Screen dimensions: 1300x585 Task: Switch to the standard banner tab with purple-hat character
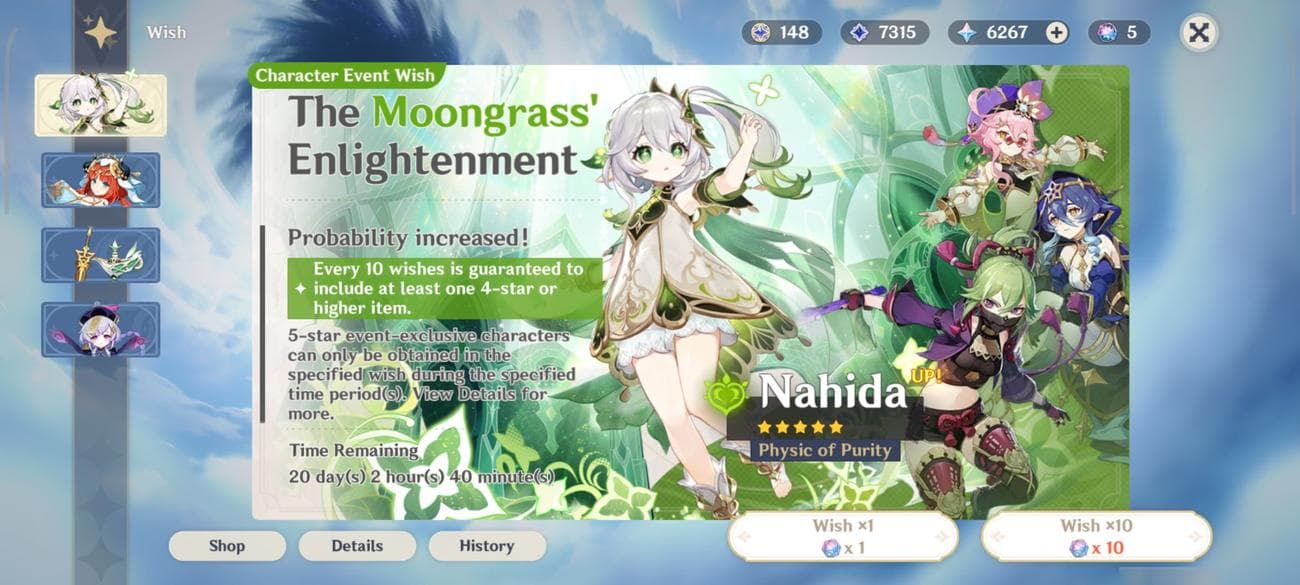click(x=100, y=330)
